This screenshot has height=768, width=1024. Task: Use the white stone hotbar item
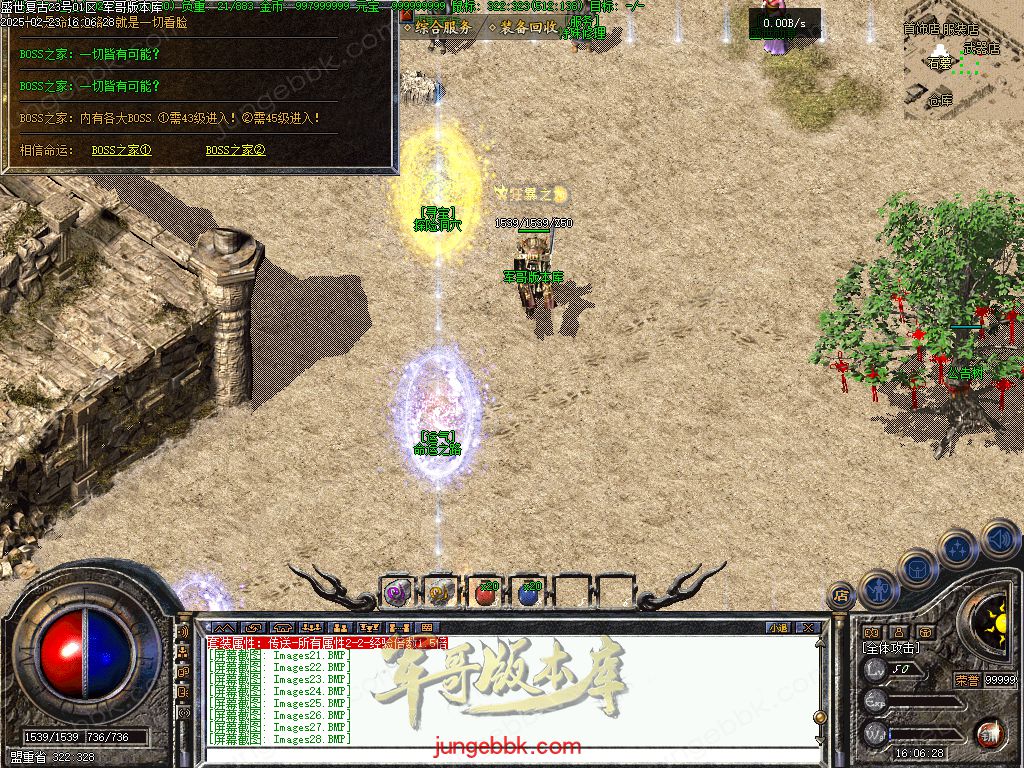tap(440, 593)
